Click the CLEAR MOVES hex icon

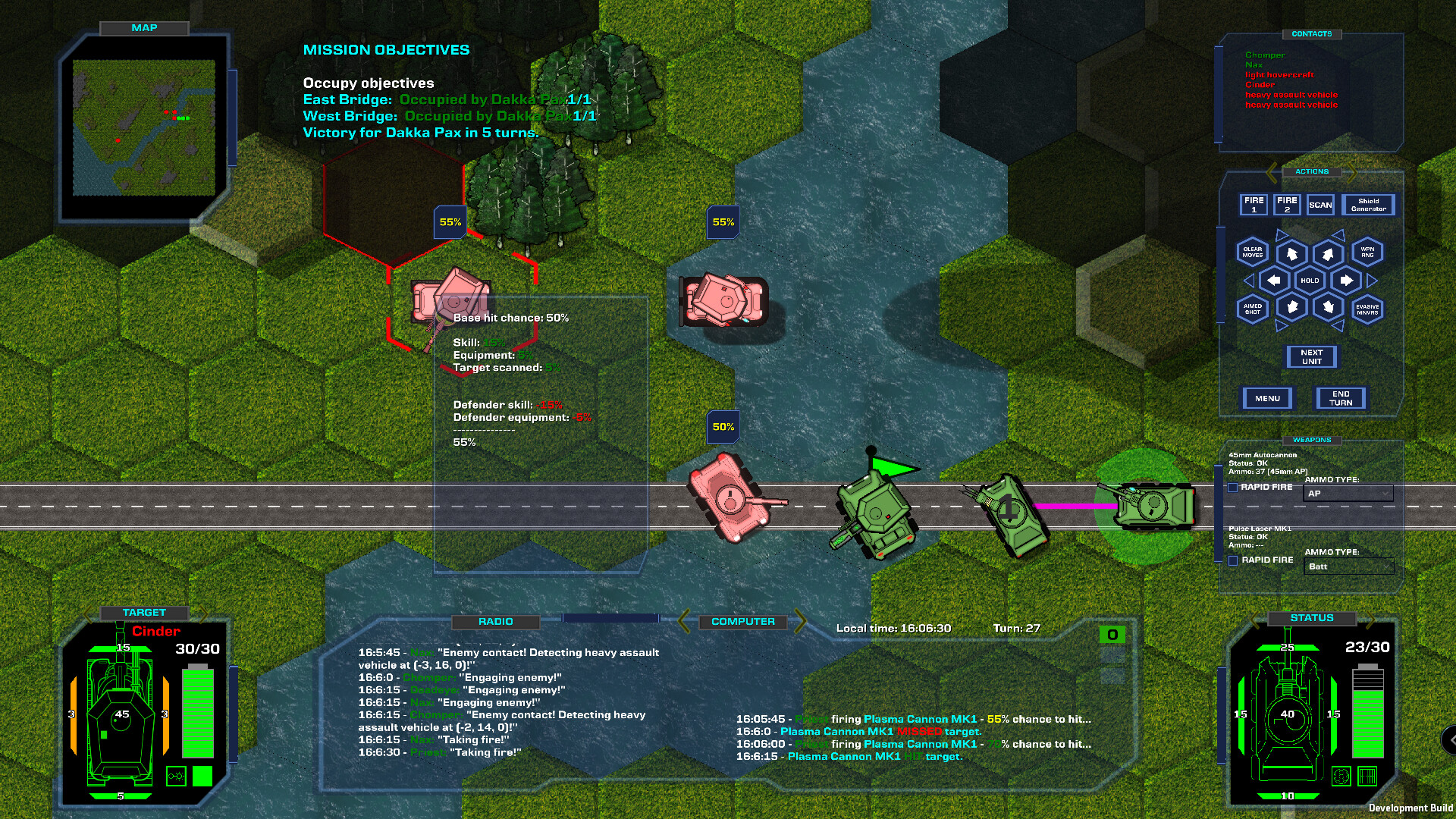click(x=1252, y=253)
